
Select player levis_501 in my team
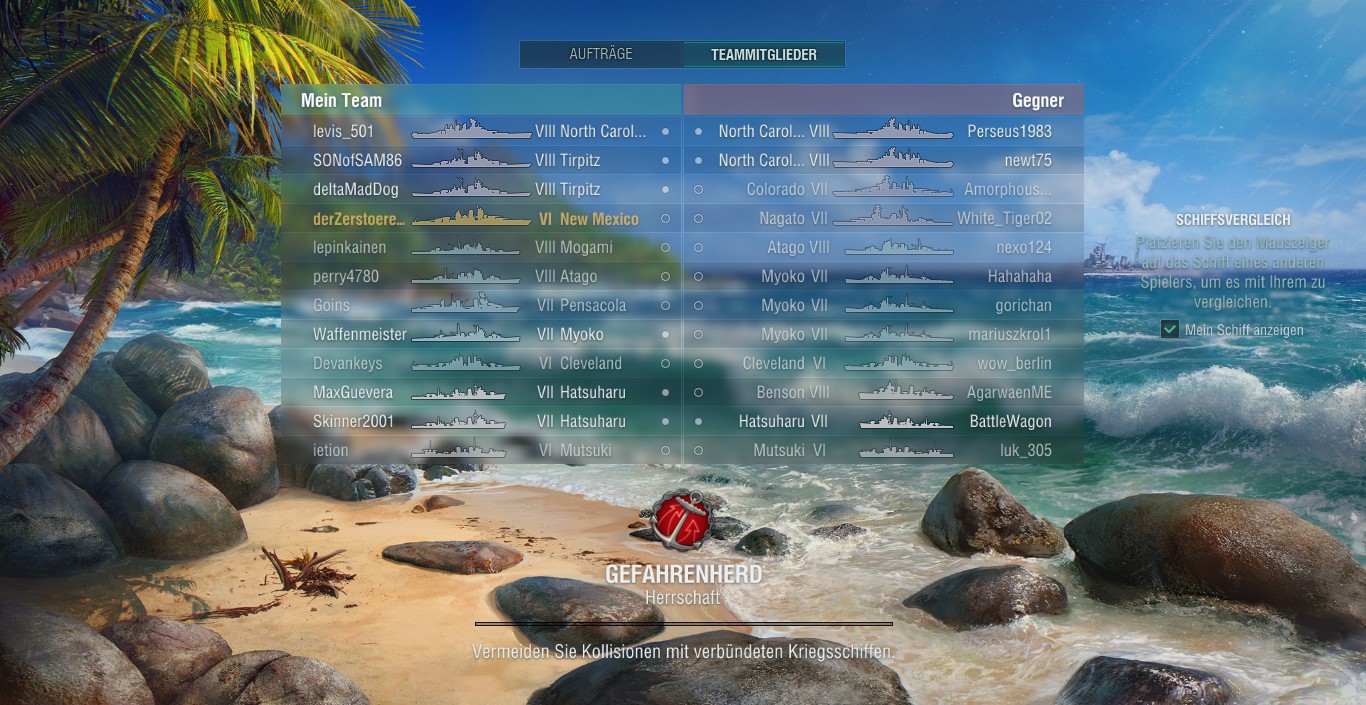coord(480,131)
